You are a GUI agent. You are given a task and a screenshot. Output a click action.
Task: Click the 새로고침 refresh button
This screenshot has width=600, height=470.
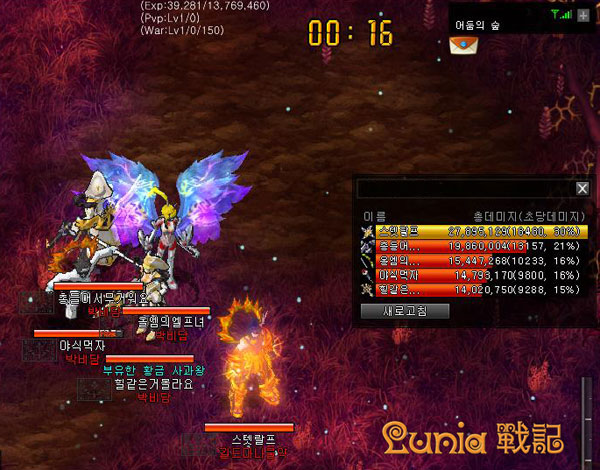pyautogui.click(x=405, y=310)
